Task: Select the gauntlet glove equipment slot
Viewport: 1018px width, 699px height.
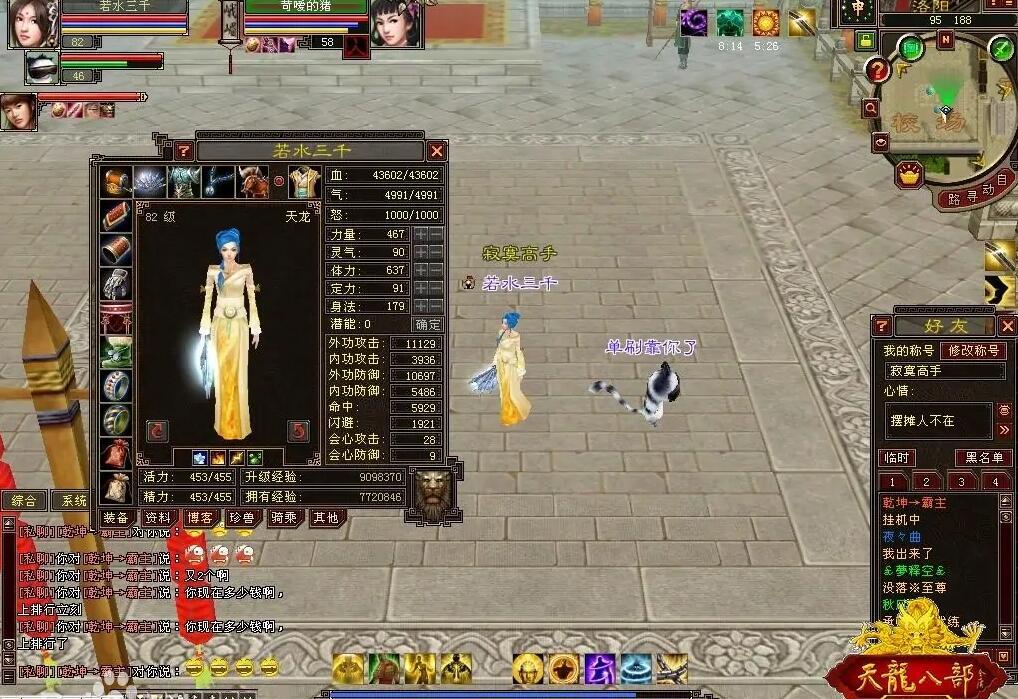Action: click(116, 285)
